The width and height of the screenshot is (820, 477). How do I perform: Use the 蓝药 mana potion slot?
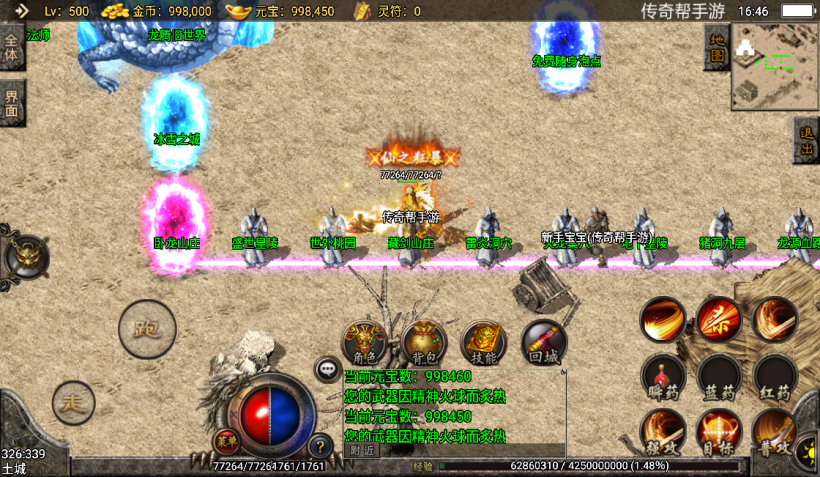[719, 376]
